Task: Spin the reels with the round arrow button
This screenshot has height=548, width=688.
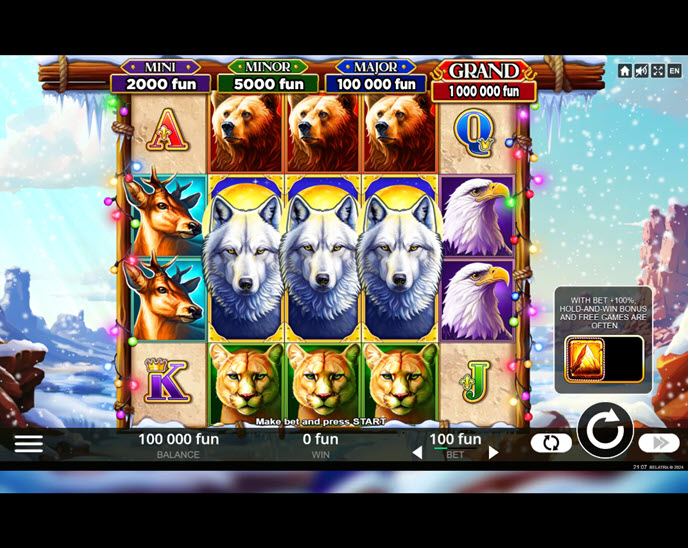Action: 605,431
